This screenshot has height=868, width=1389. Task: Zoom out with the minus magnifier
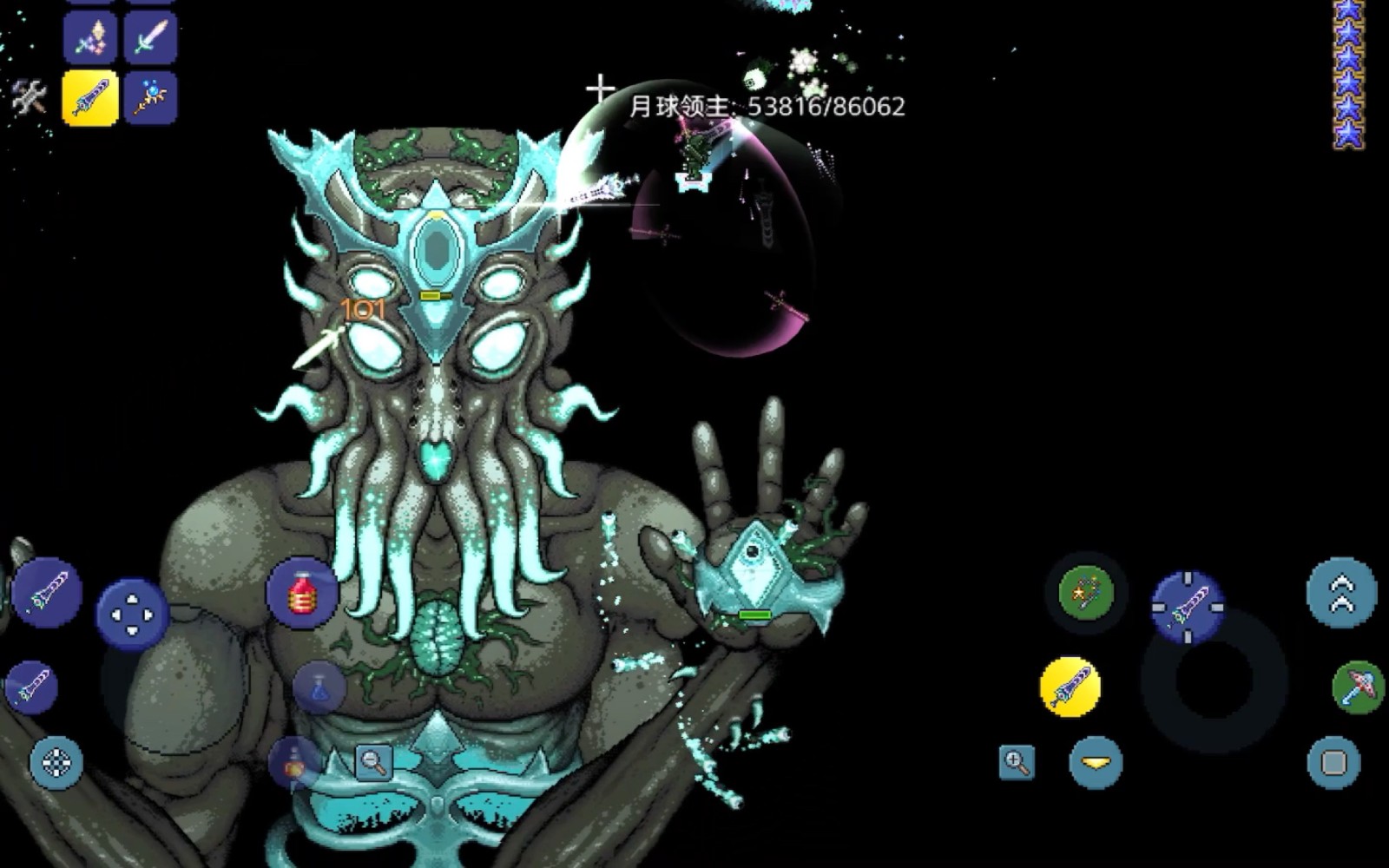[374, 762]
